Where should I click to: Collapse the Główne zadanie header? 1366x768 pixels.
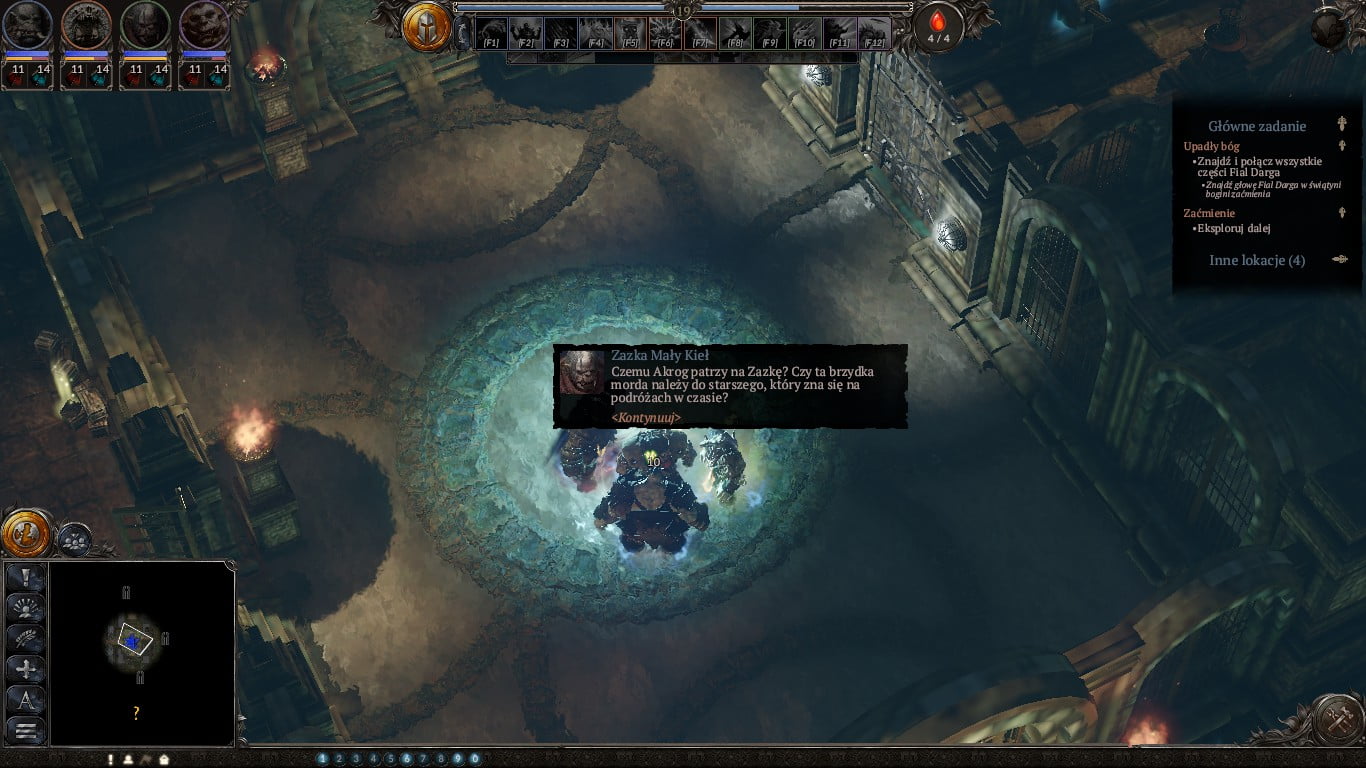pos(1342,125)
